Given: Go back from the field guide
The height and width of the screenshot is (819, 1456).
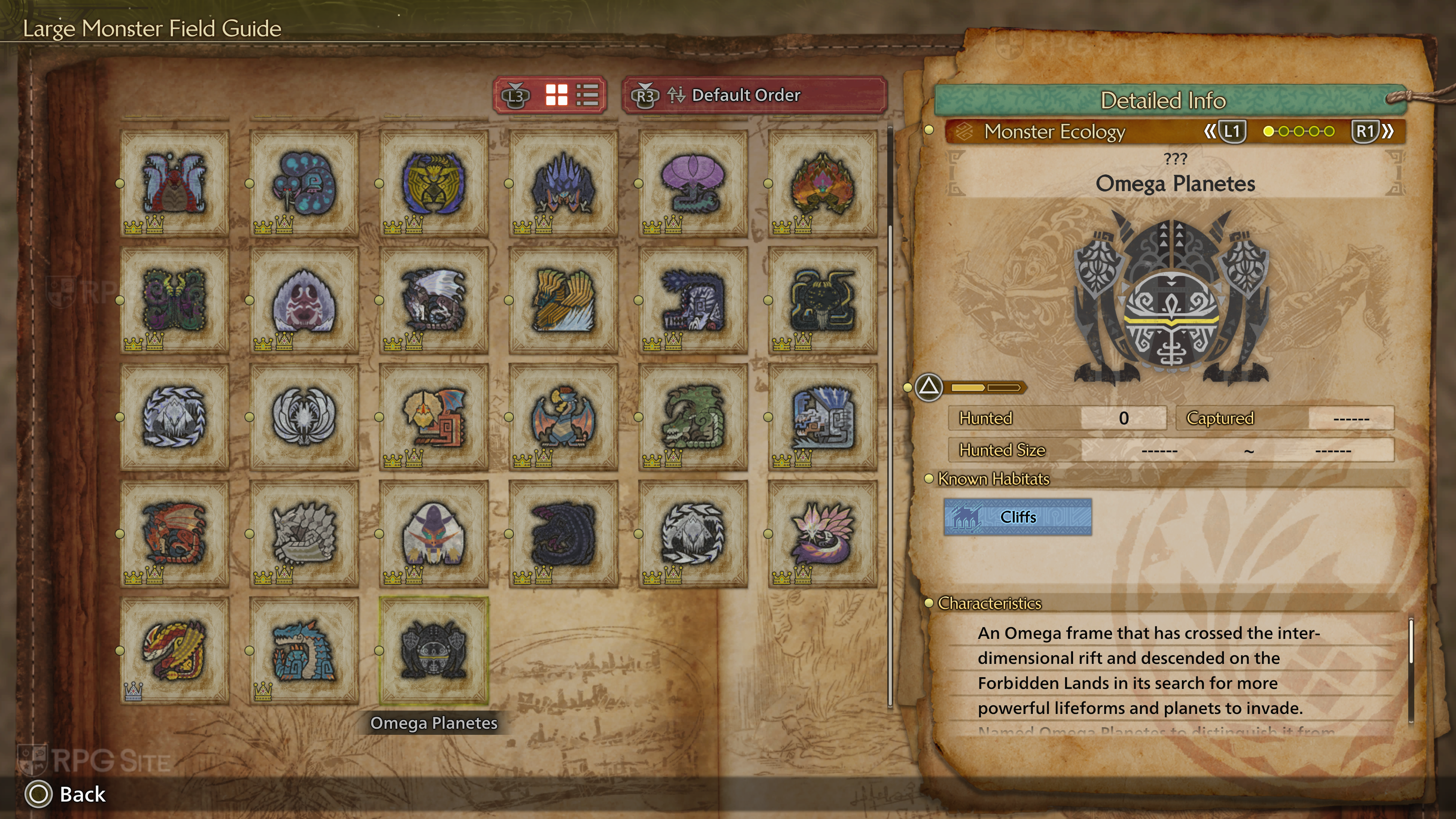Looking at the screenshot, I should pyautogui.click(x=66, y=794).
